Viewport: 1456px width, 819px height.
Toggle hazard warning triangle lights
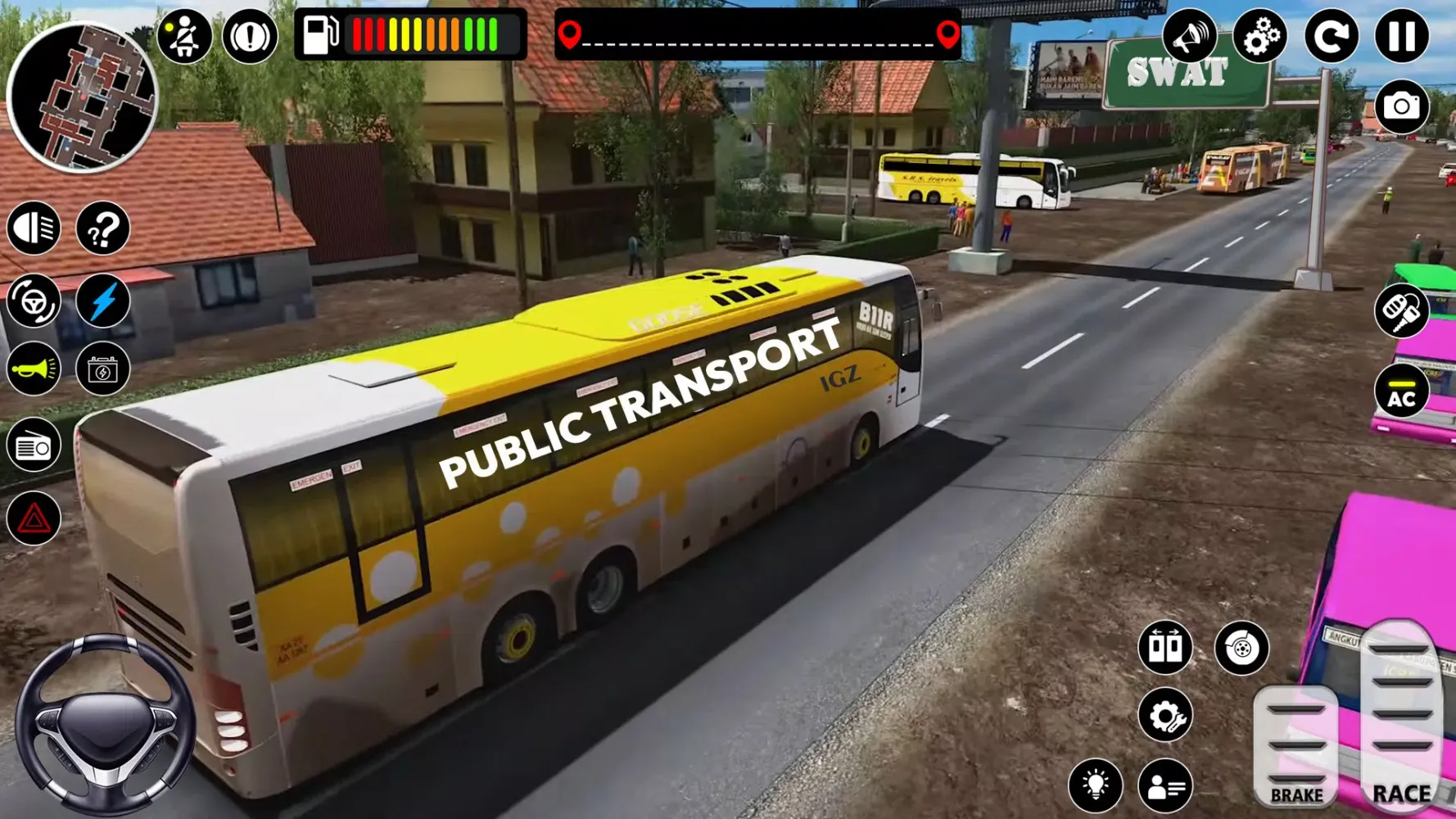click(34, 518)
